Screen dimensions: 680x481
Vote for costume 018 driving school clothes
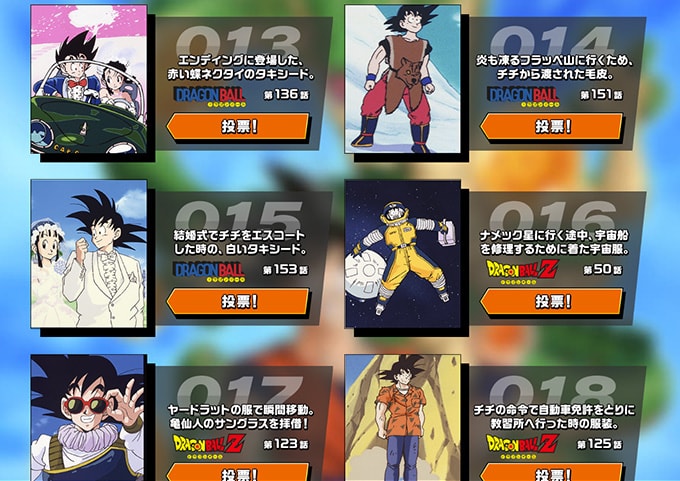pyautogui.click(x=552, y=474)
